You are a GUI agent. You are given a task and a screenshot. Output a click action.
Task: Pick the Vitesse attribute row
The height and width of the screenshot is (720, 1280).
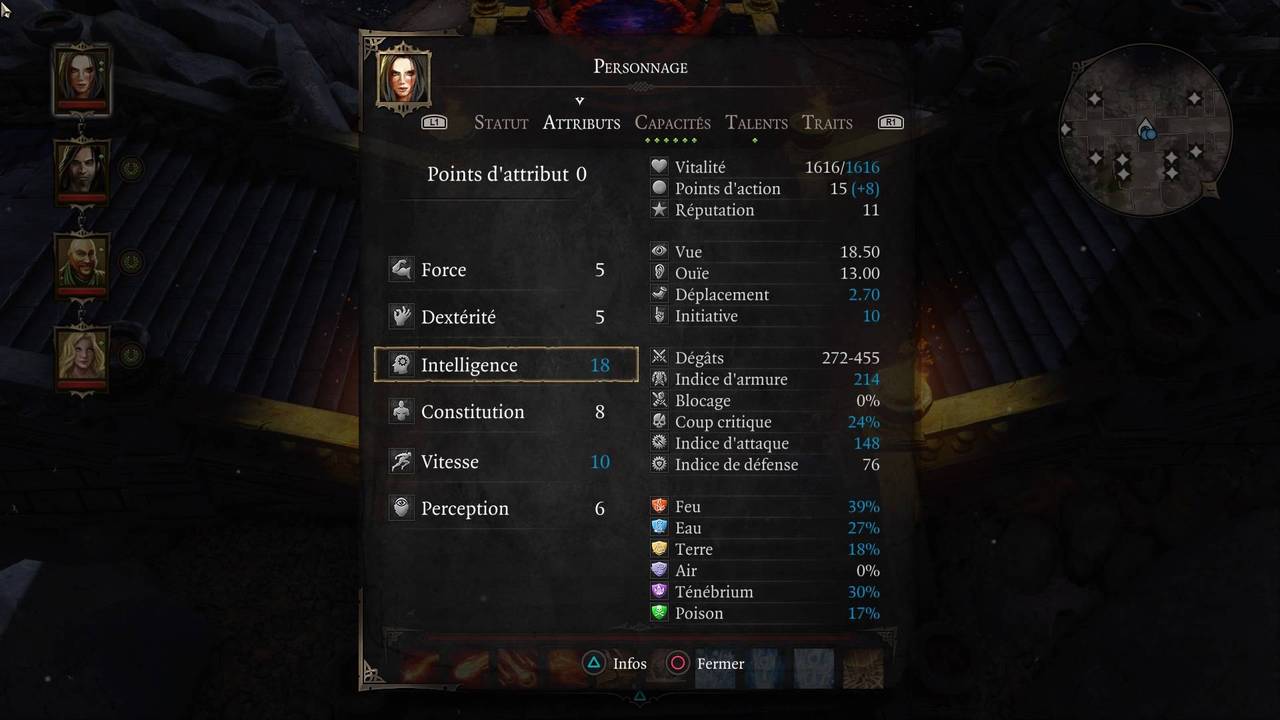click(505, 462)
